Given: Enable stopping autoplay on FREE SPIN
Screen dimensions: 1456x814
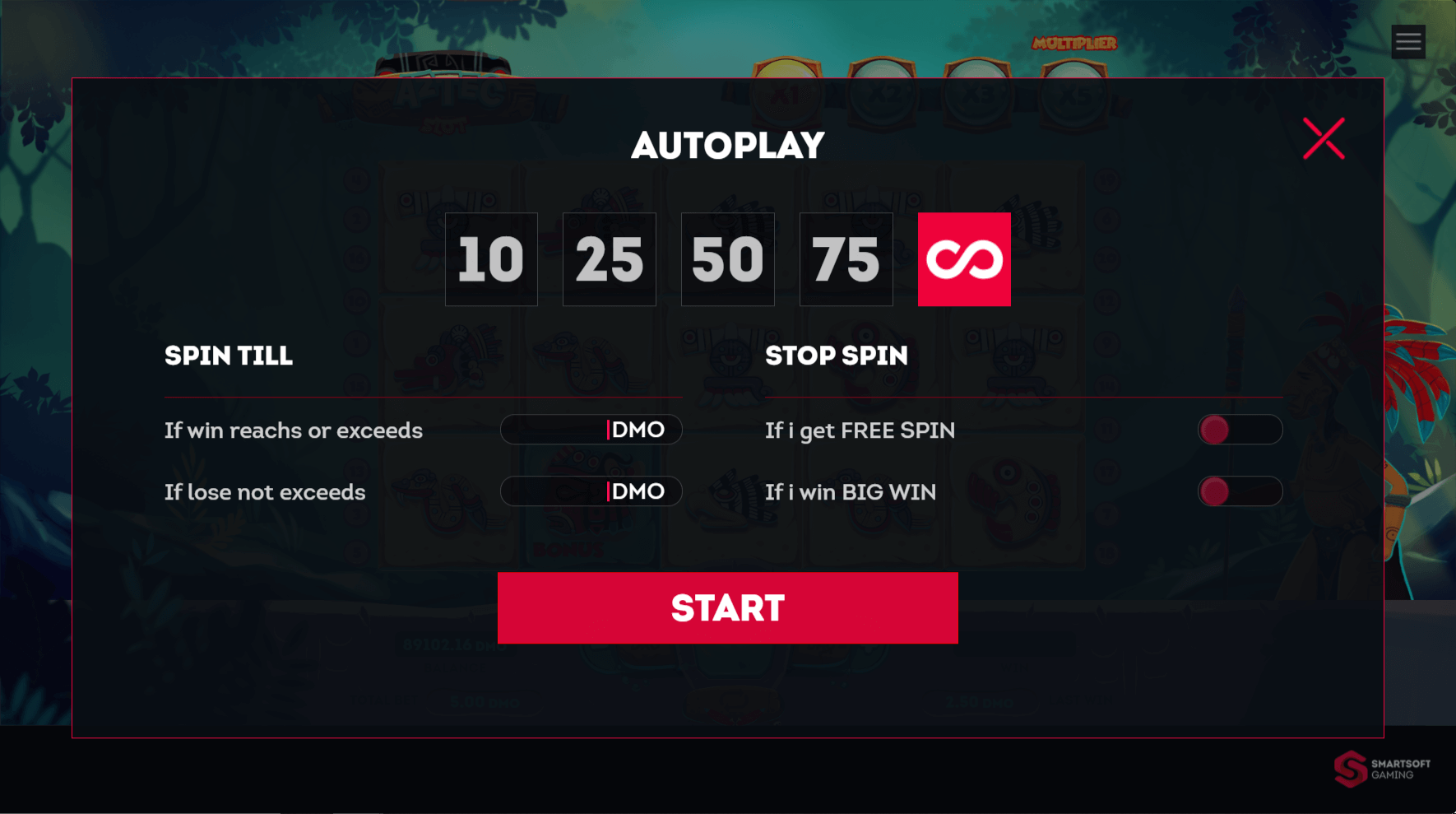Looking at the screenshot, I should coord(1240,429).
